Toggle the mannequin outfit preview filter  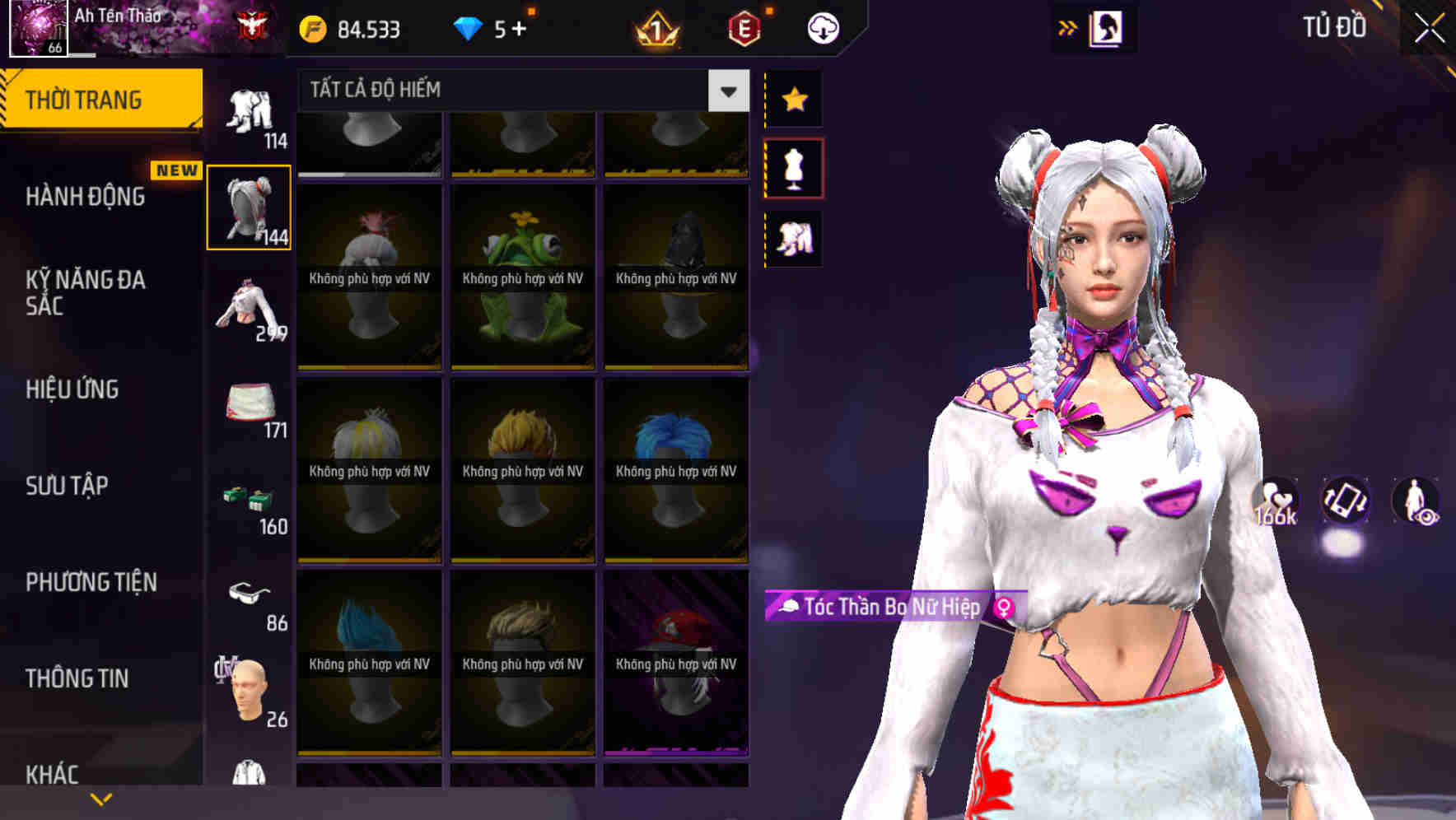pyautogui.click(x=793, y=166)
